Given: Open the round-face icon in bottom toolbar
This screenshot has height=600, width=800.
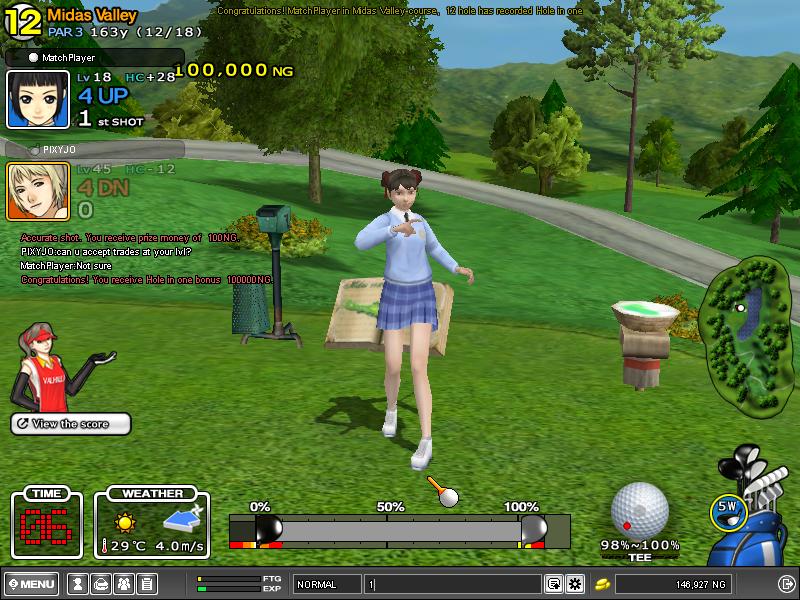Looking at the screenshot, I should (101, 584).
